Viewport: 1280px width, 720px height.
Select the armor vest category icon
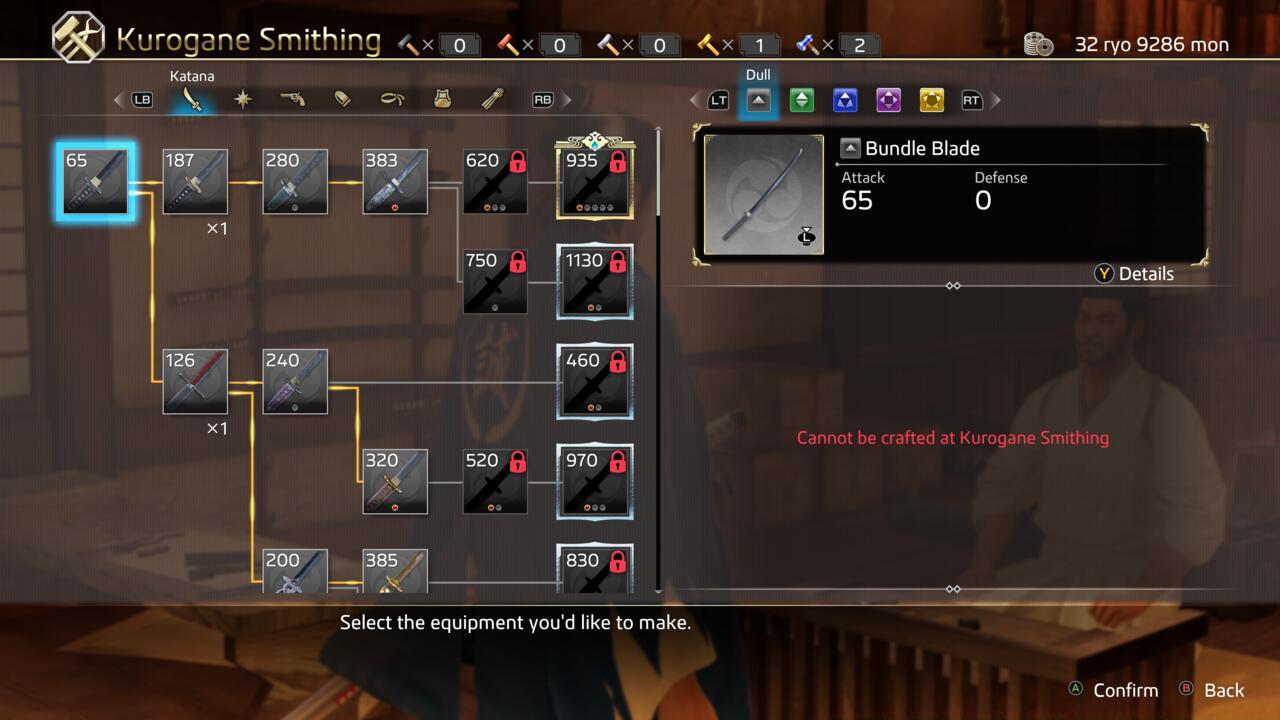[x=442, y=99]
